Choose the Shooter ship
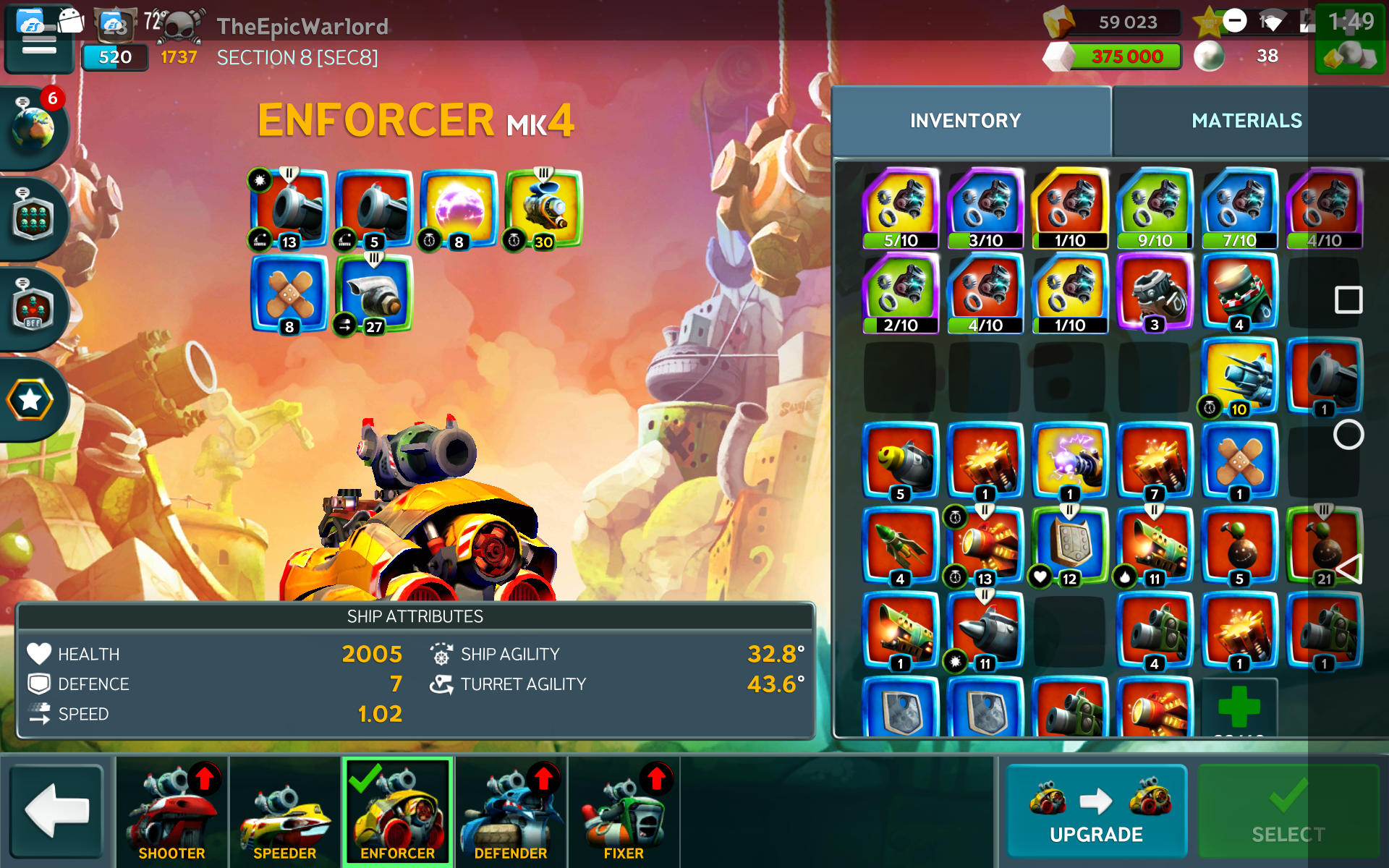1389x868 pixels. coord(171,811)
